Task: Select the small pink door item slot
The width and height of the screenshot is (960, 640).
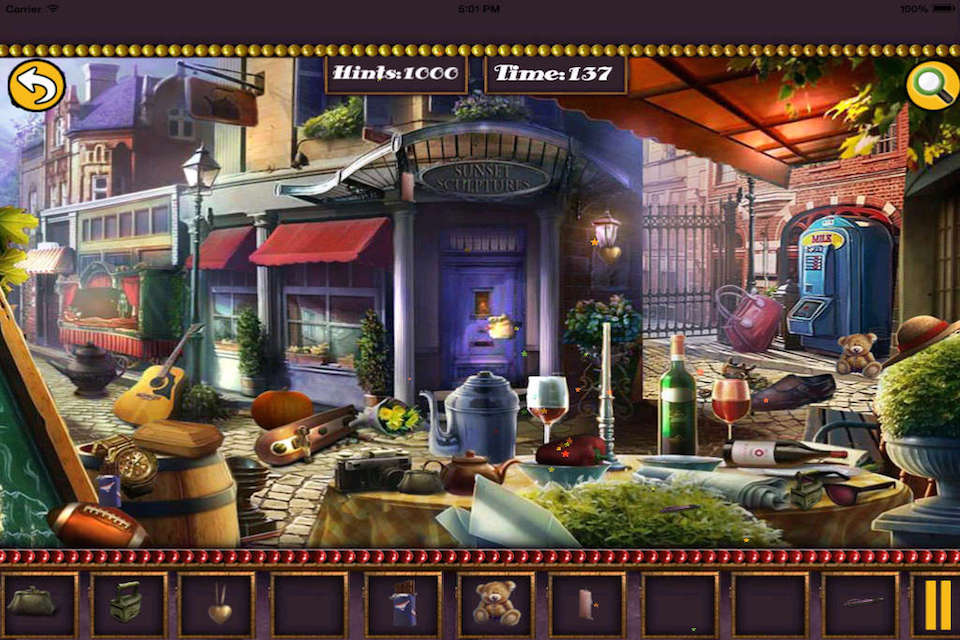Action: (x=587, y=604)
